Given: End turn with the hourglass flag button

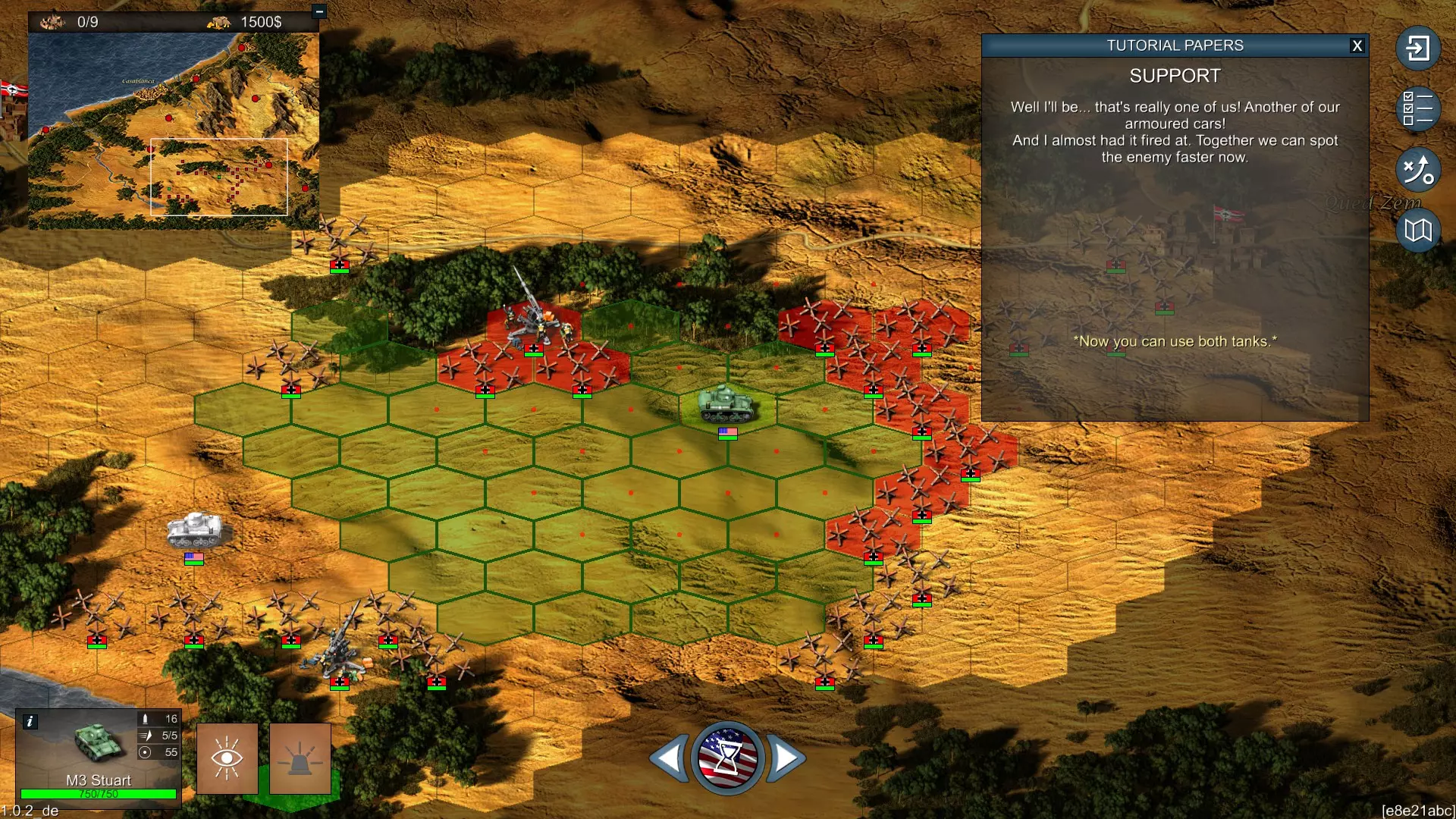Looking at the screenshot, I should click(727, 758).
